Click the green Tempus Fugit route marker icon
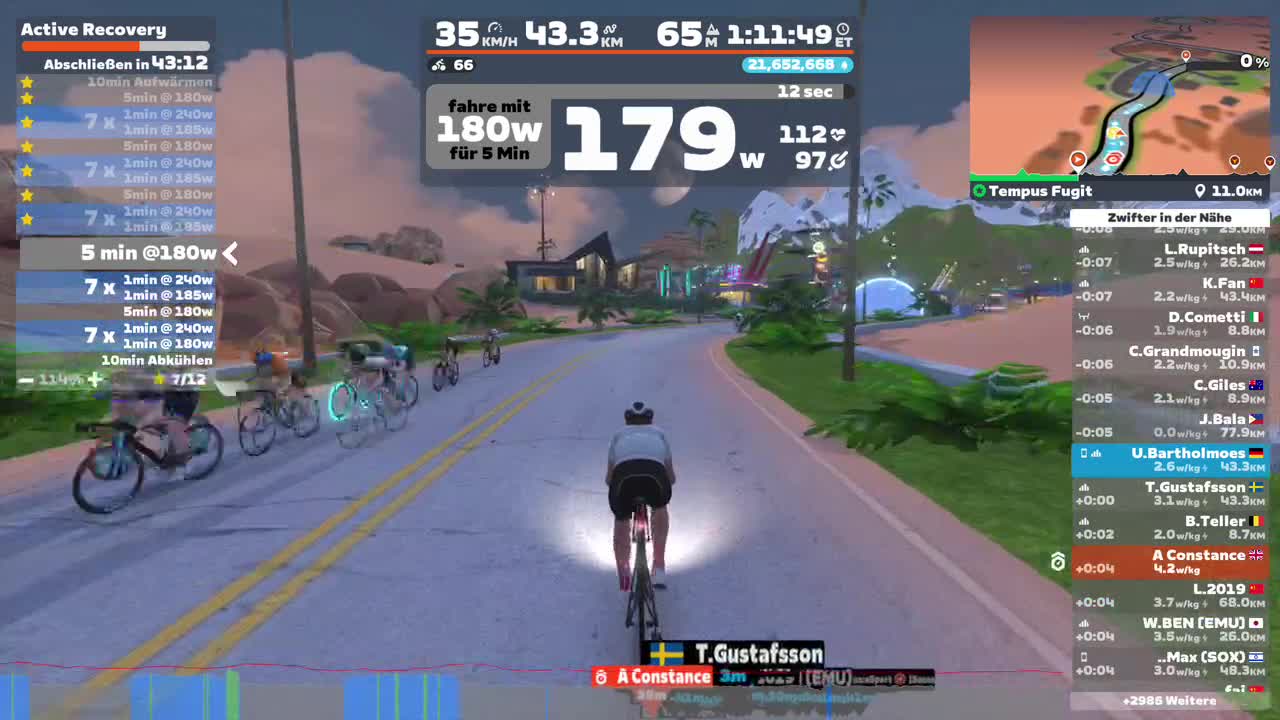Screen dimensions: 1280x720 pos(978,191)
